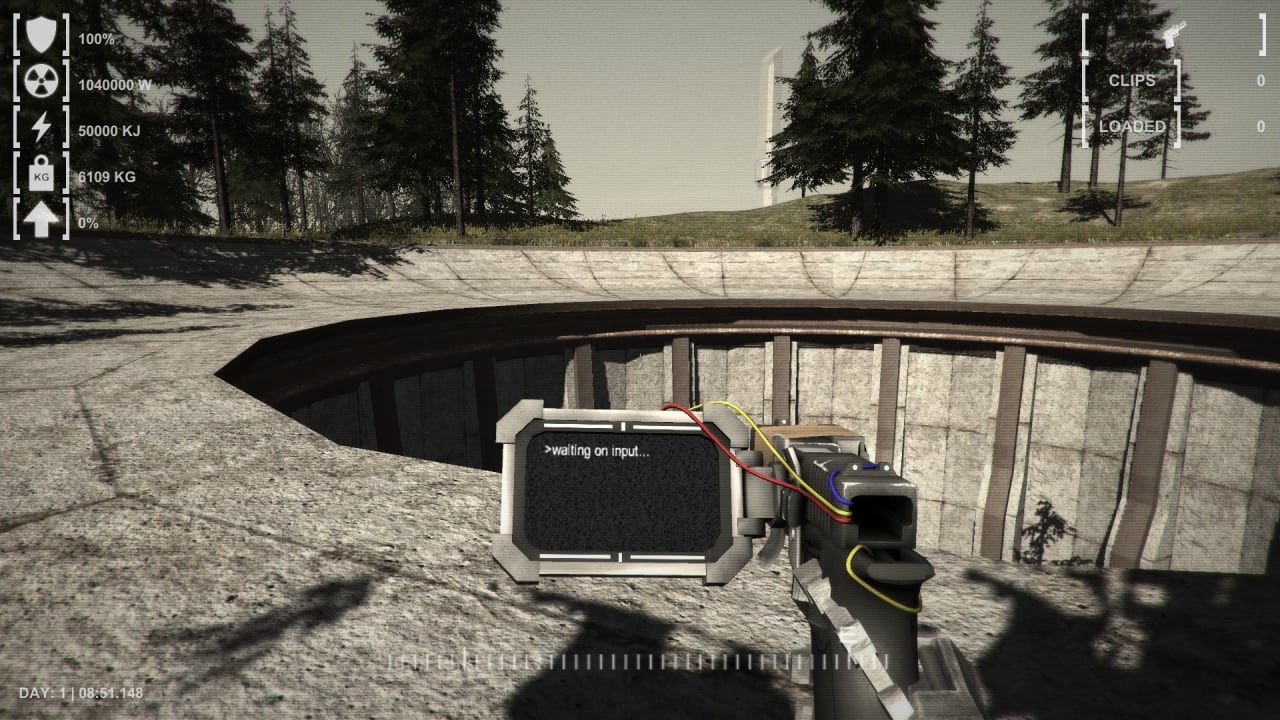
Task: Open the KG weight icon
Action: (41, 175)
